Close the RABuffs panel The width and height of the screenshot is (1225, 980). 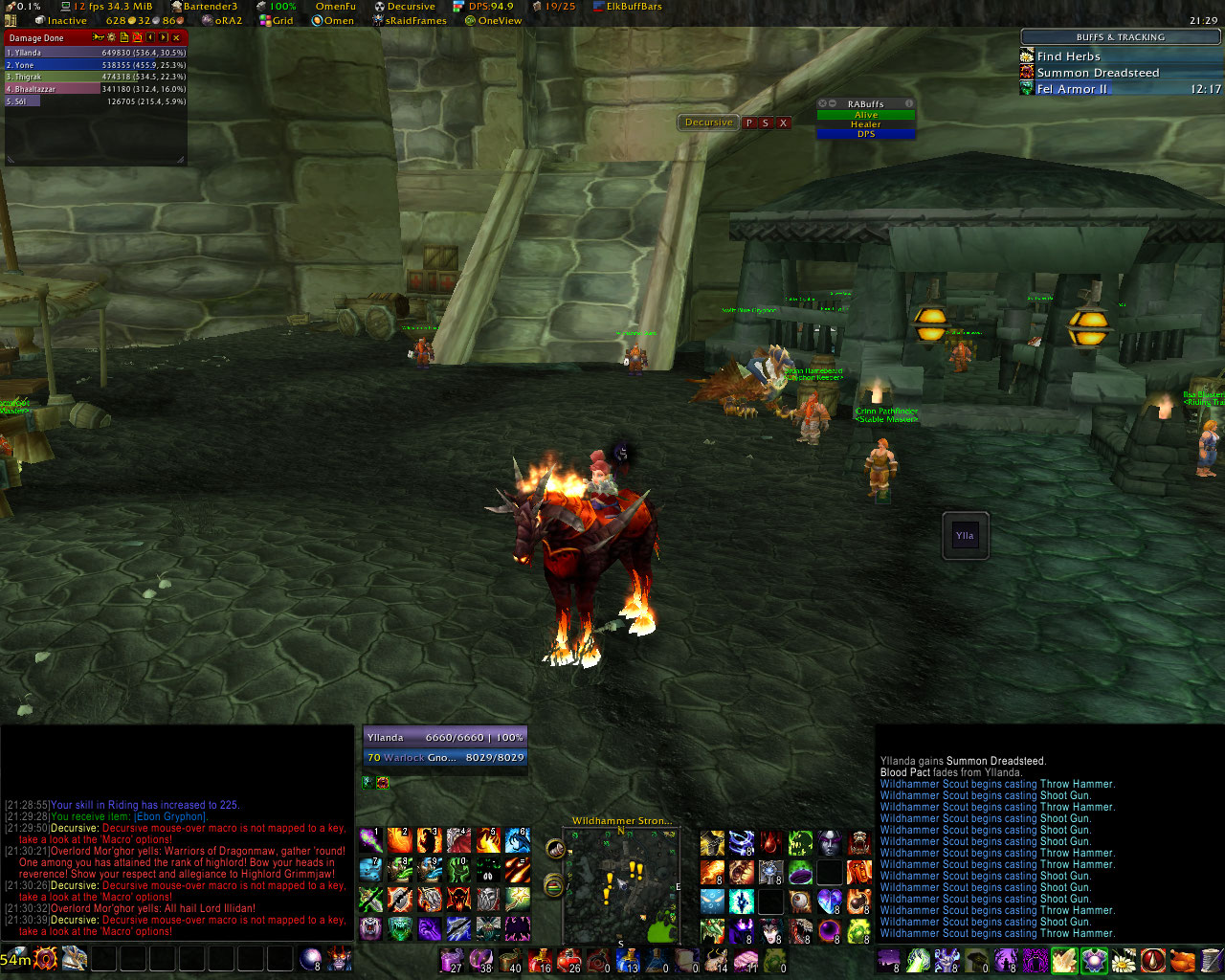[x=822, y=103]
